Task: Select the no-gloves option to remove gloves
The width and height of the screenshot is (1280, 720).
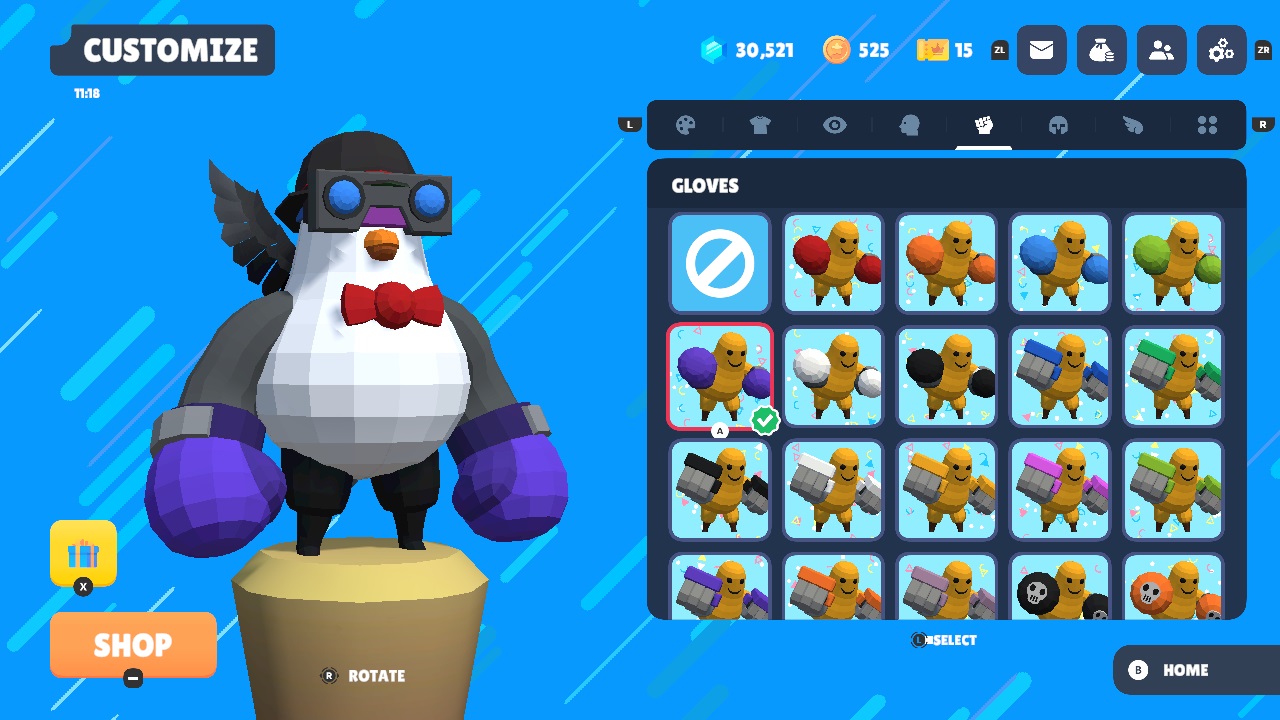Action: 719,264
